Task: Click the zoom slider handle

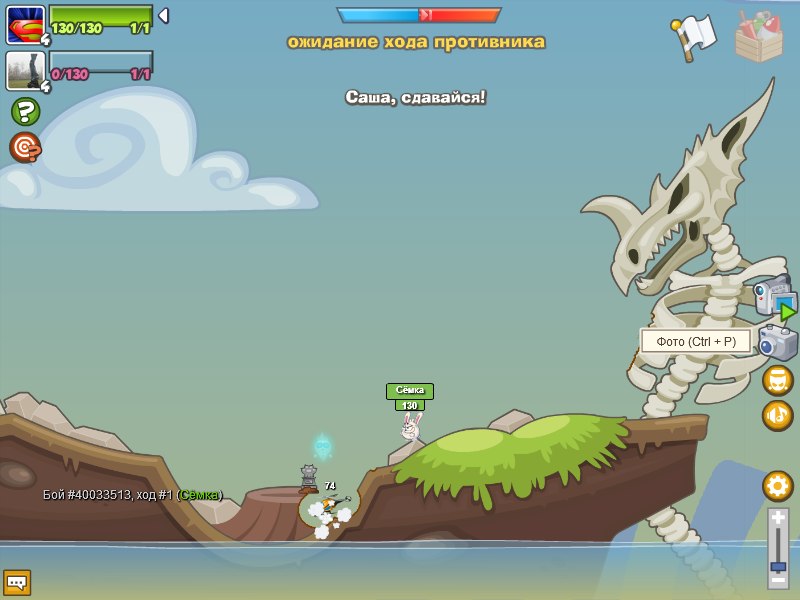Action: click(778, 566)
